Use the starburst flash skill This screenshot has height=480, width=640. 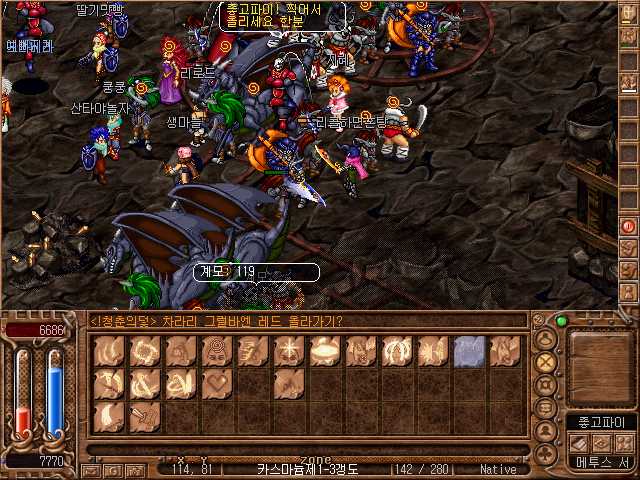[287, 351]
